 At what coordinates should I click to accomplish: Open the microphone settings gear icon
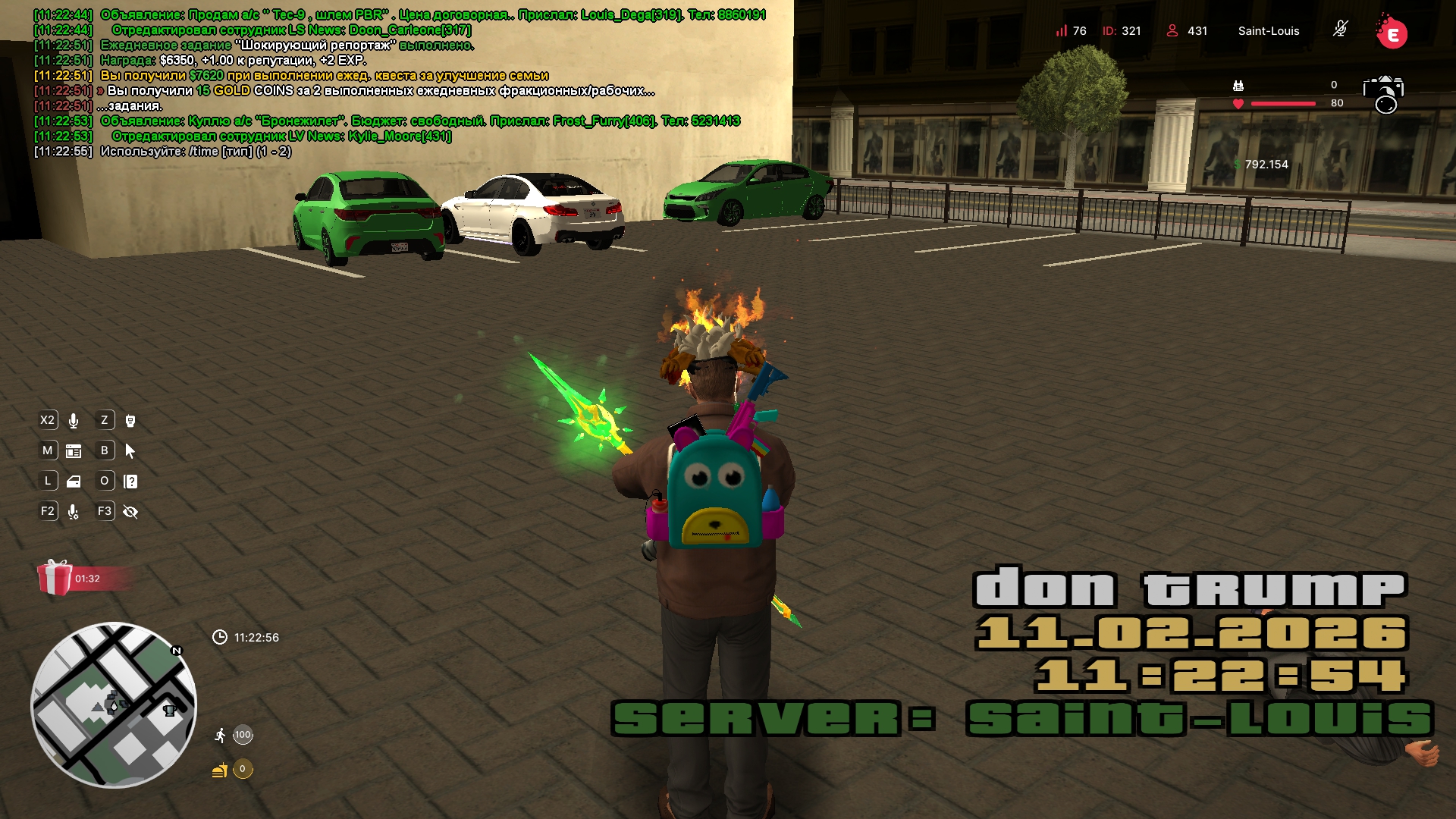(x=74, y=513)
